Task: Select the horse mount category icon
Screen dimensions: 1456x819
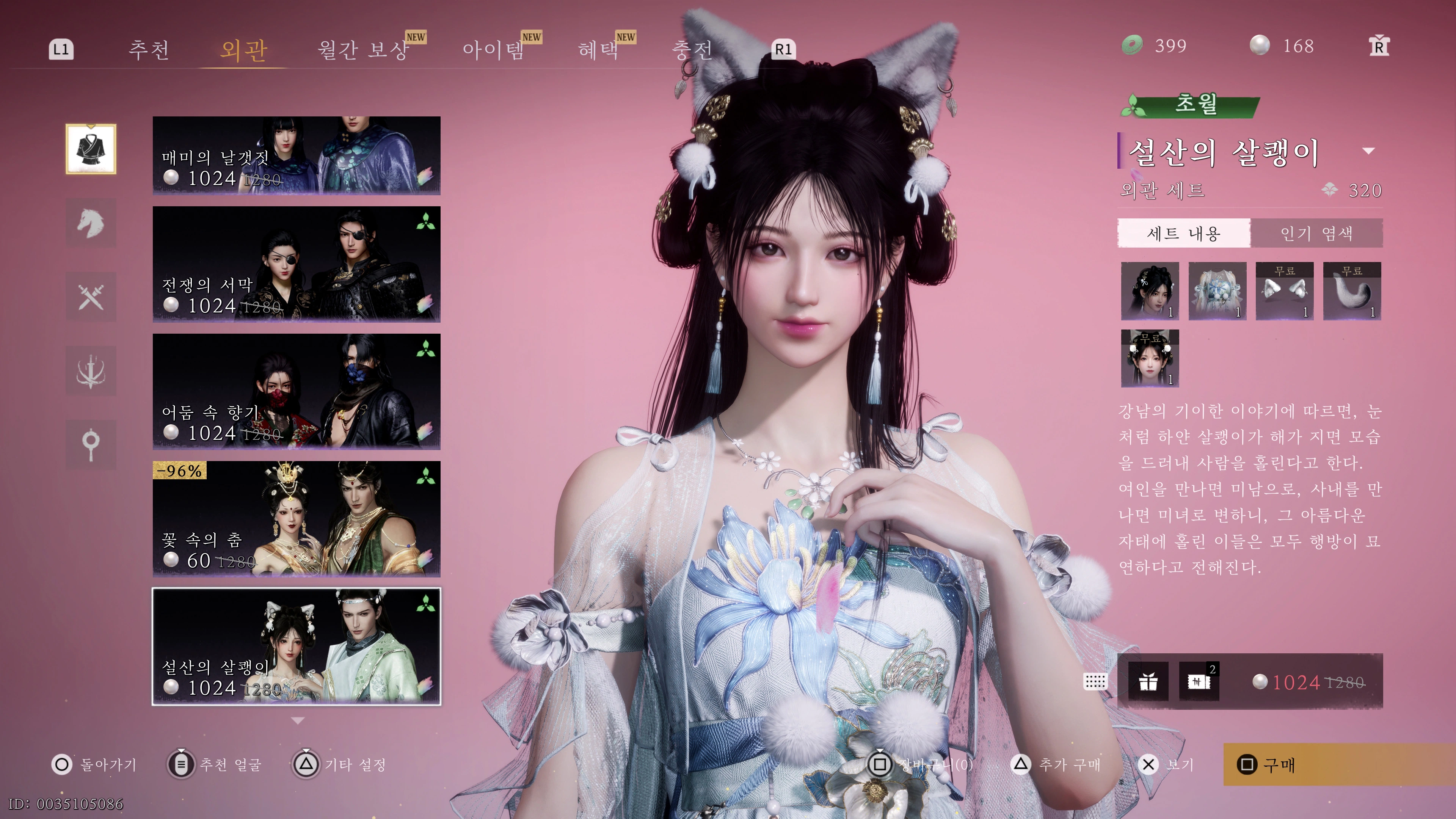Action: click(x=91, y=223)
